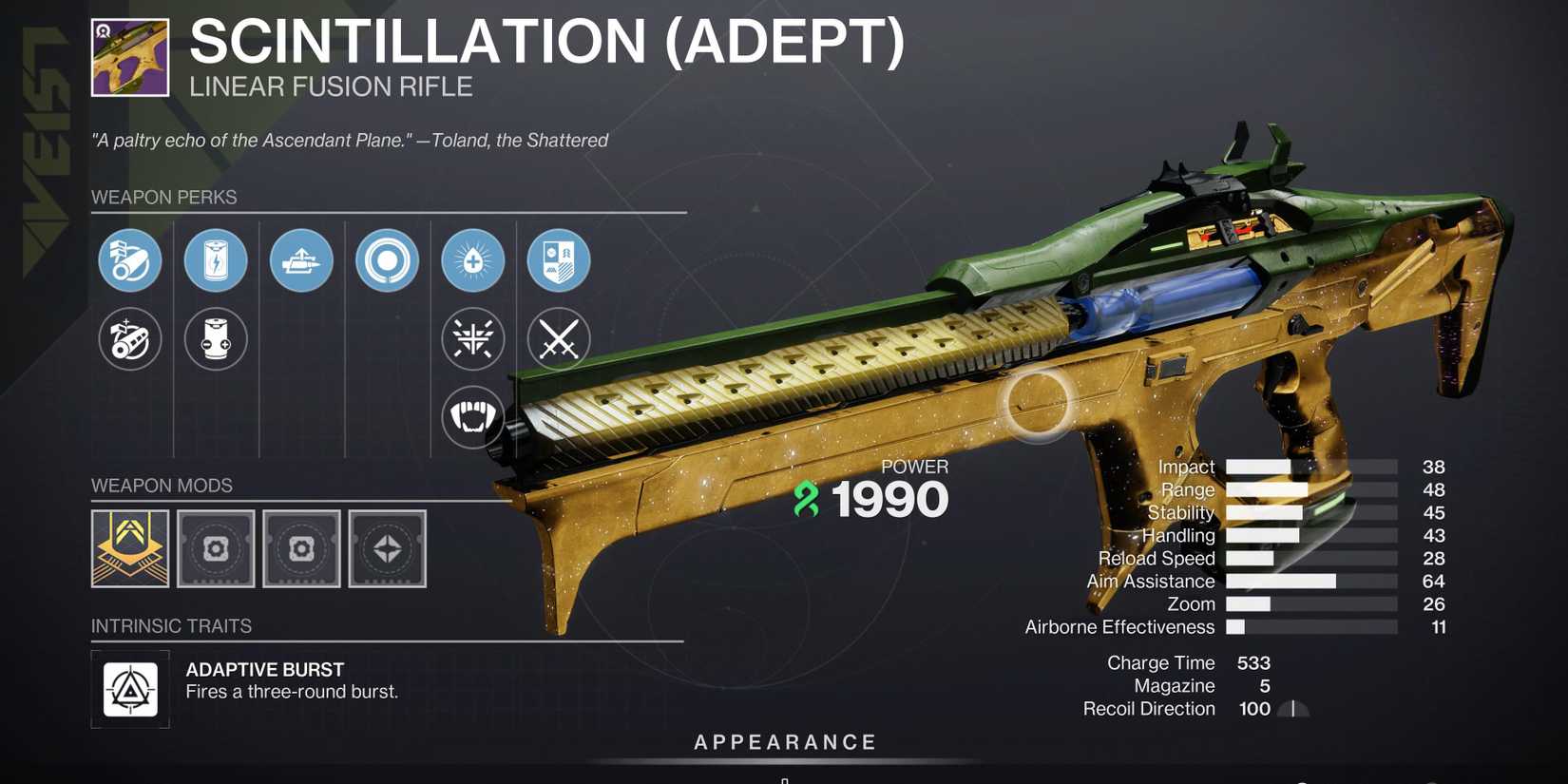The width and height of the screenshot is (1568, 784).
Task: Click the Scintillation weapon thumbnail
Action: point(129,57)
